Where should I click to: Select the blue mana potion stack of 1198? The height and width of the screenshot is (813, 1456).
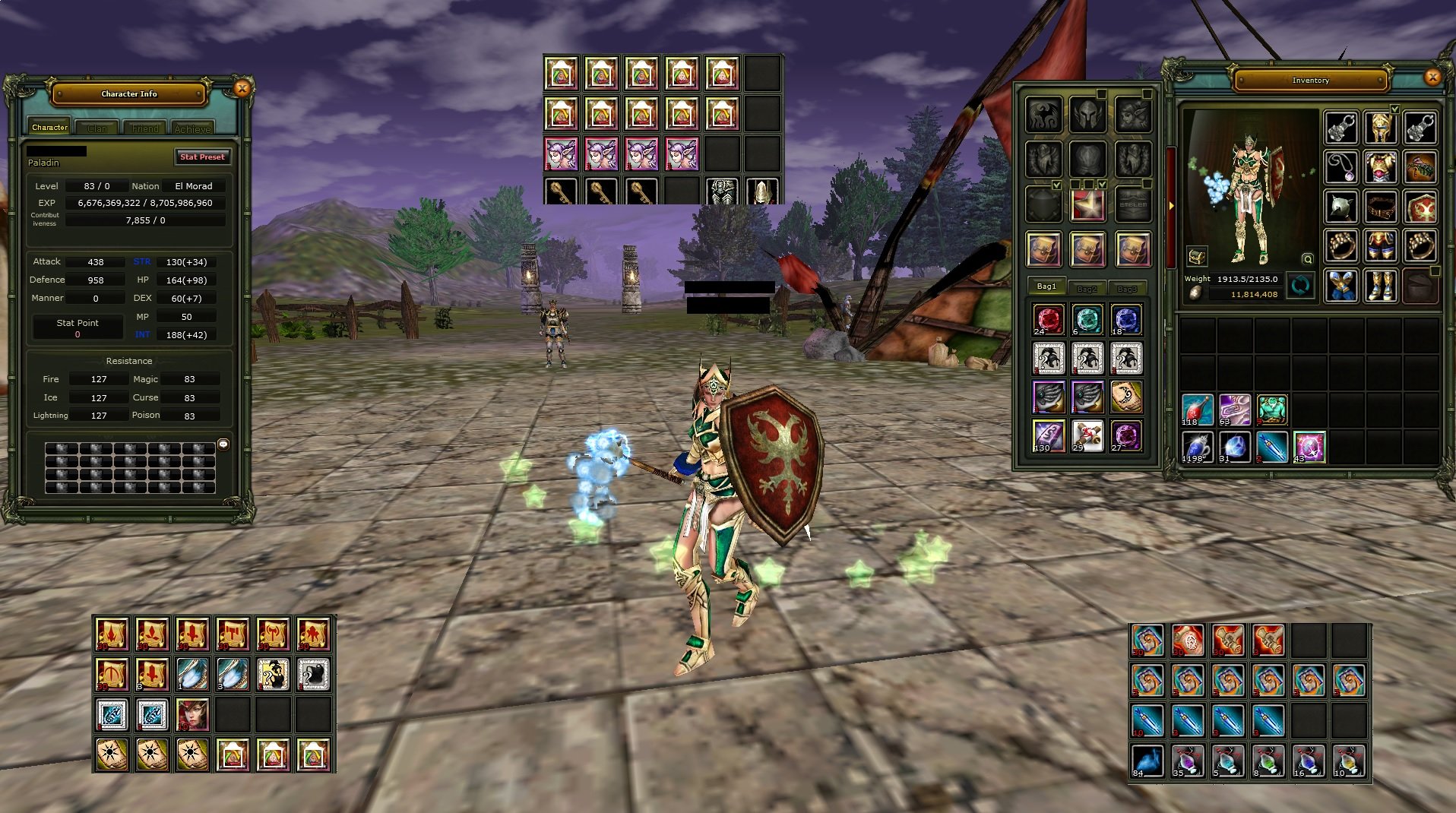click(1196, 447)
